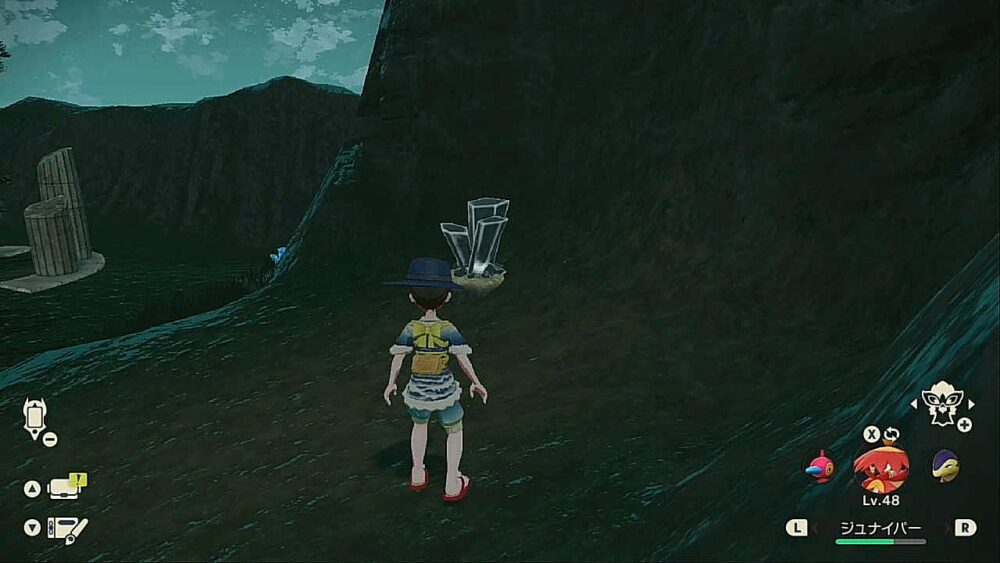Select the Typhlosion party icon

point(944,465)
